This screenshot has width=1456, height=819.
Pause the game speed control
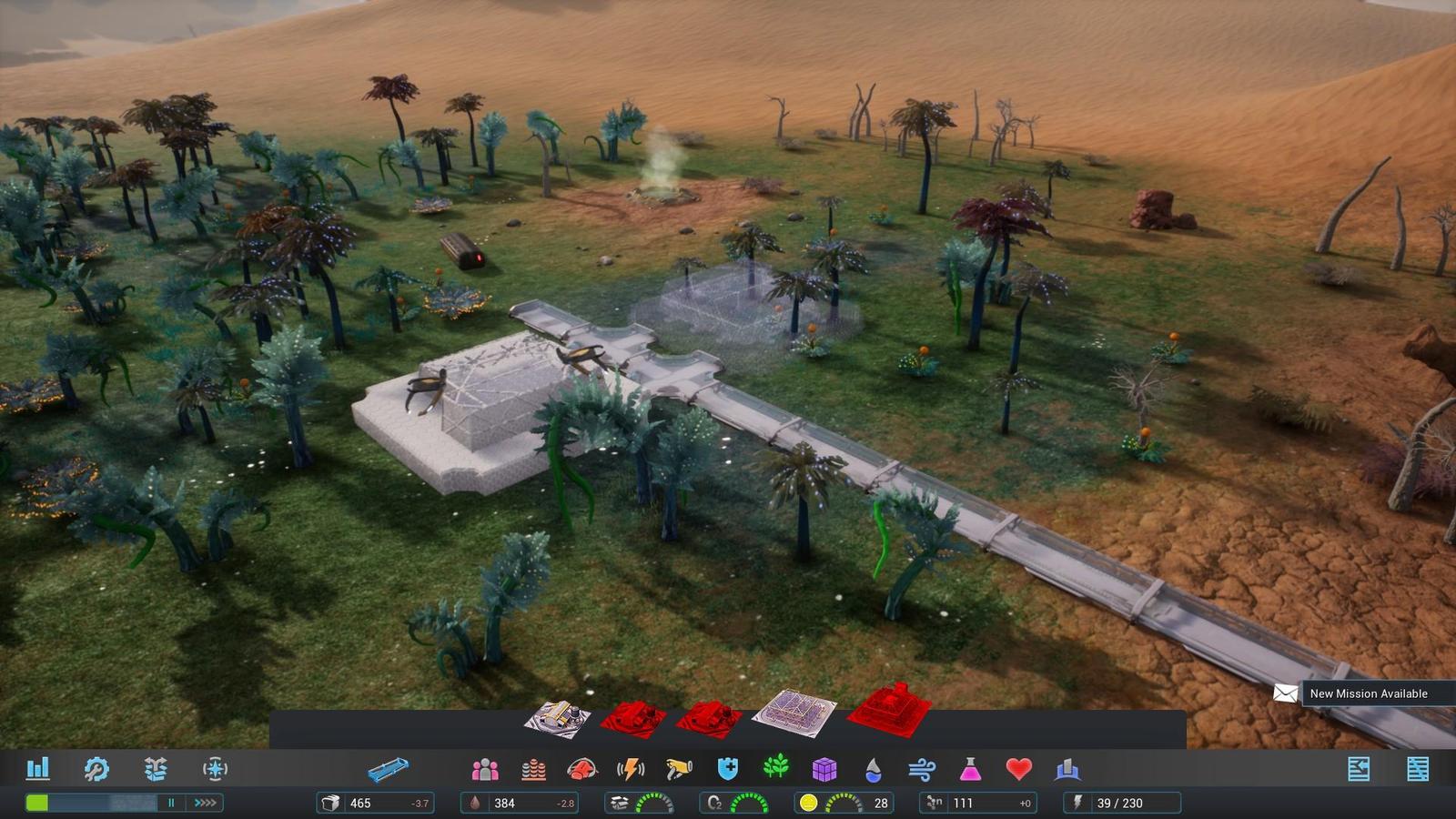tap(170, 803)
